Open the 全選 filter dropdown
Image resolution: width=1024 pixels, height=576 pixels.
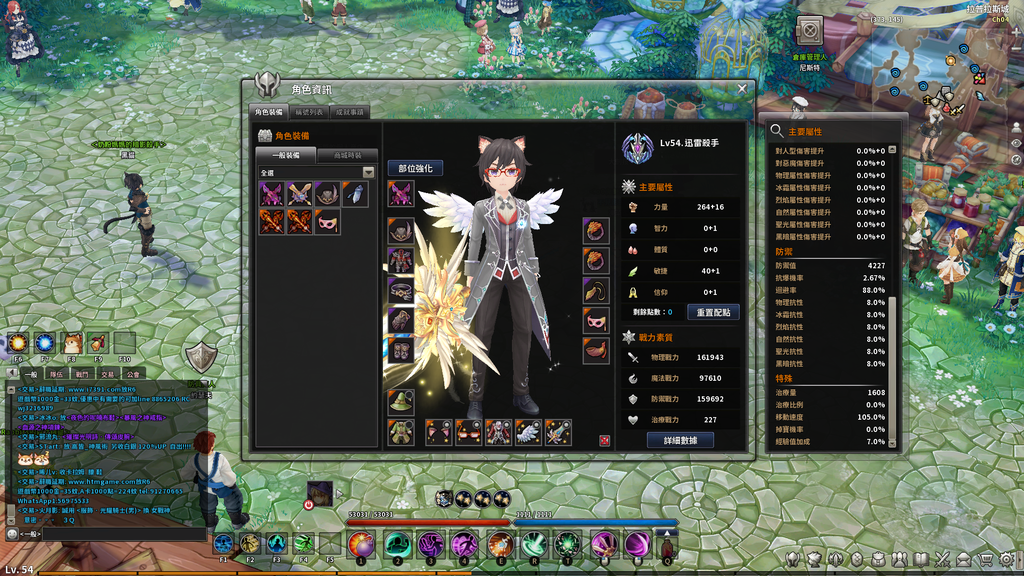pos(368,172)
